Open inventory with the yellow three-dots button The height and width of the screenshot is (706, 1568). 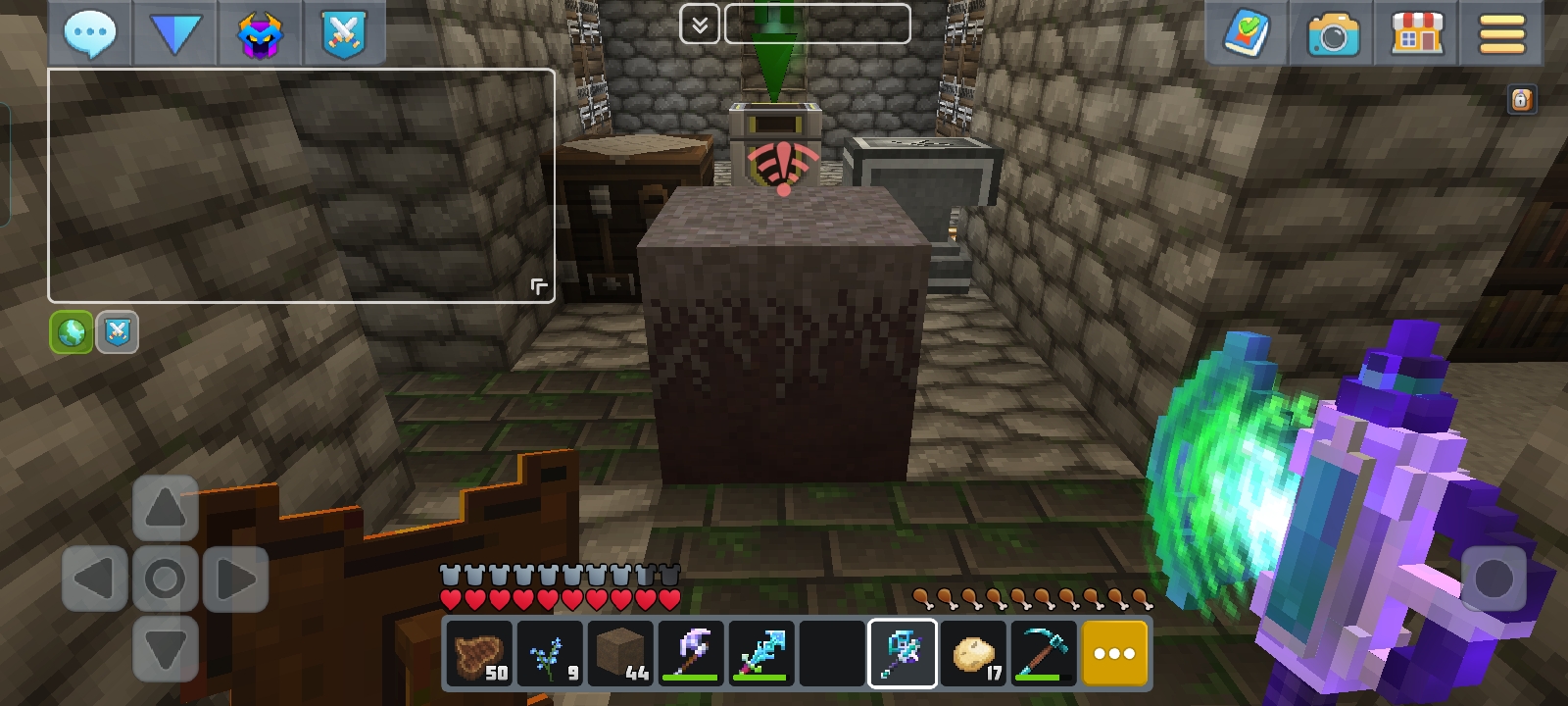pyautogui.click(x=1114, y=653)
